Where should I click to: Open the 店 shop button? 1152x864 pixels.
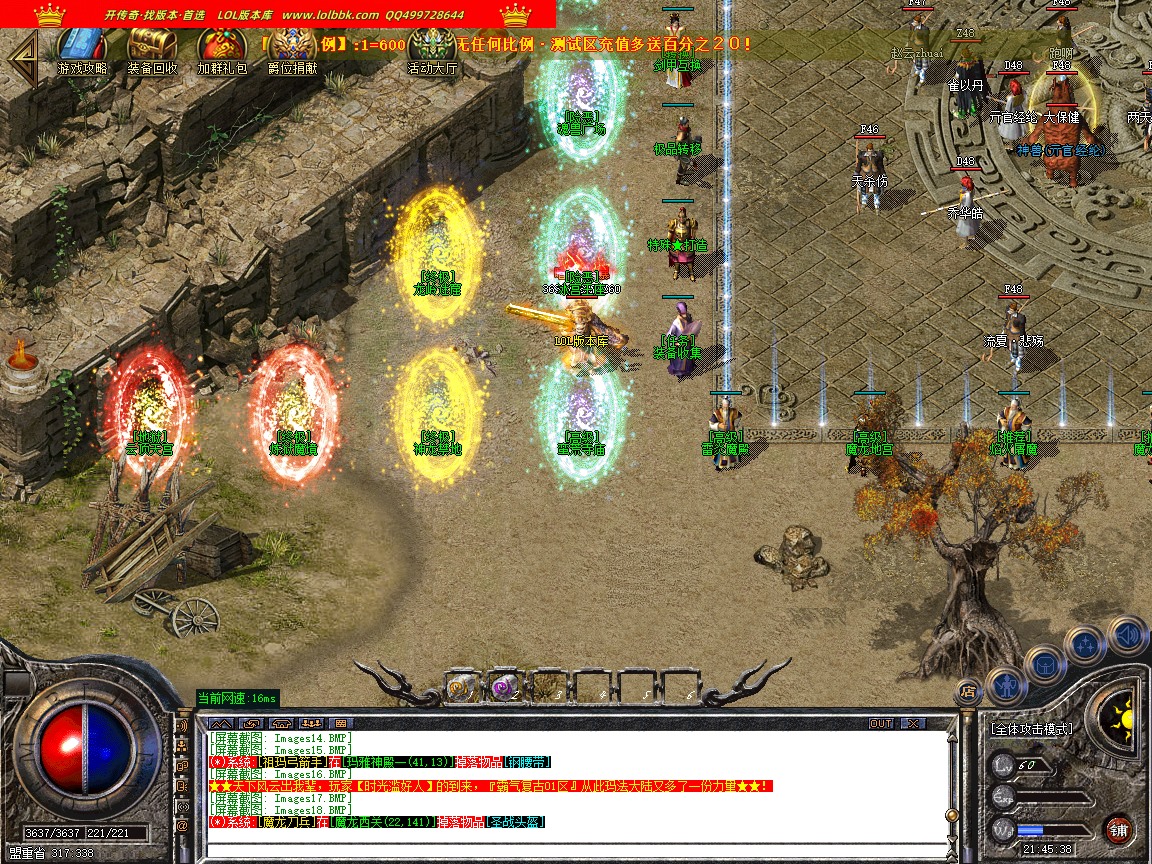coord(967,690)
